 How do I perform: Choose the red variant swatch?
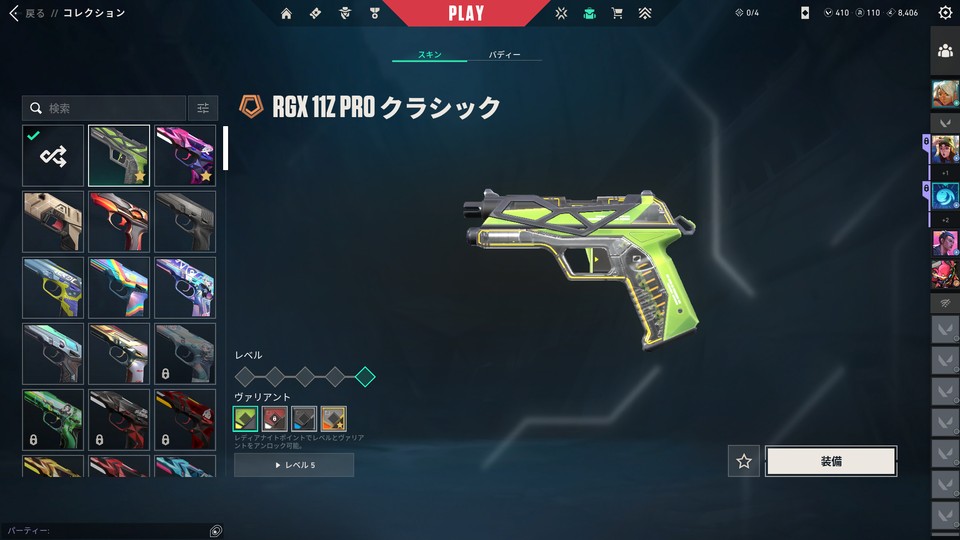click(x=275, y=418)
